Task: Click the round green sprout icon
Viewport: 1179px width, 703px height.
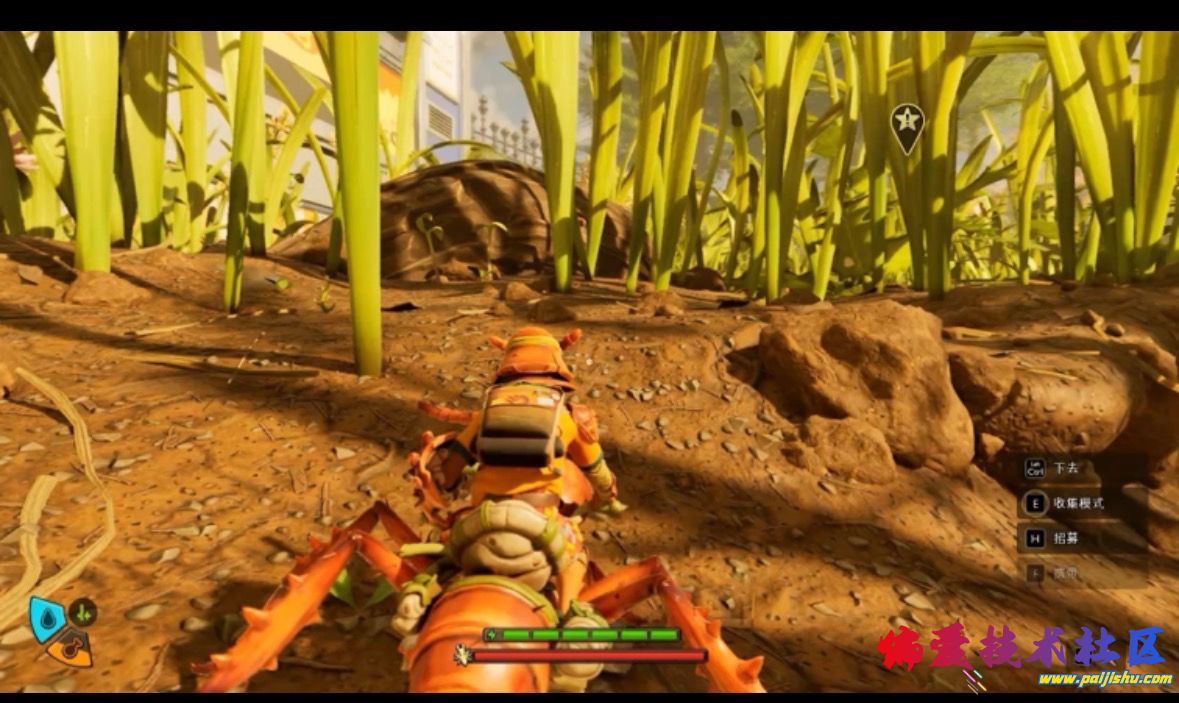Action: point(83,611)
